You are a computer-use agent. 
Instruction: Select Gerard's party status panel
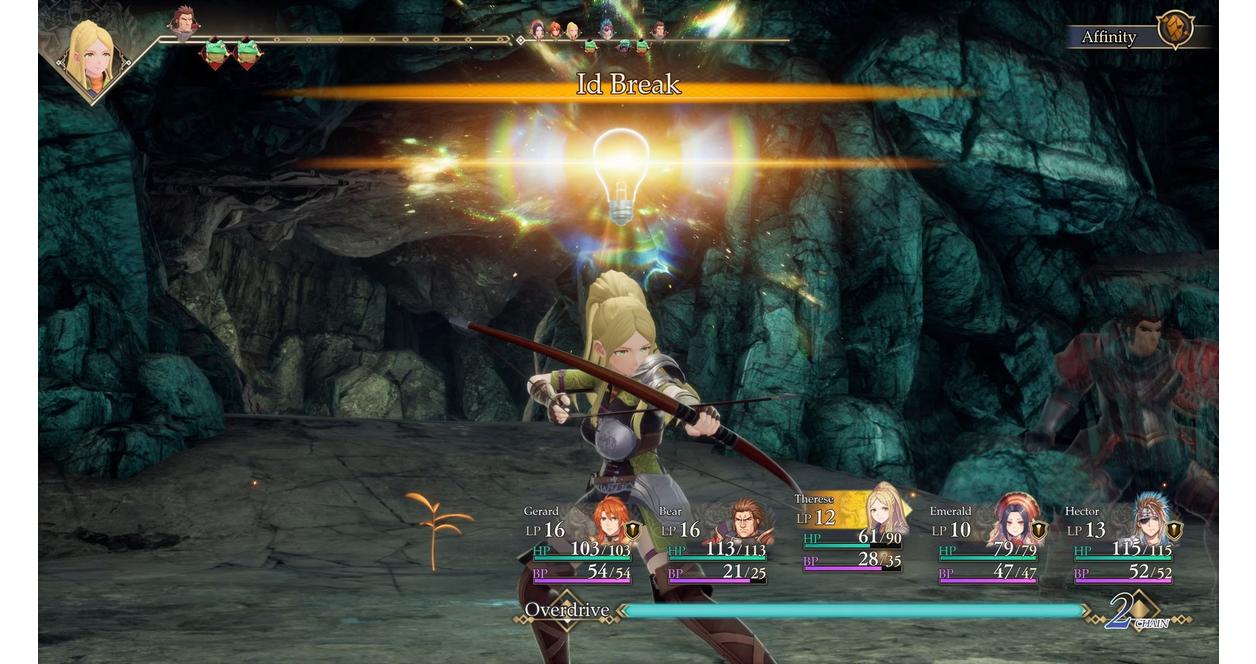[581, 545]
